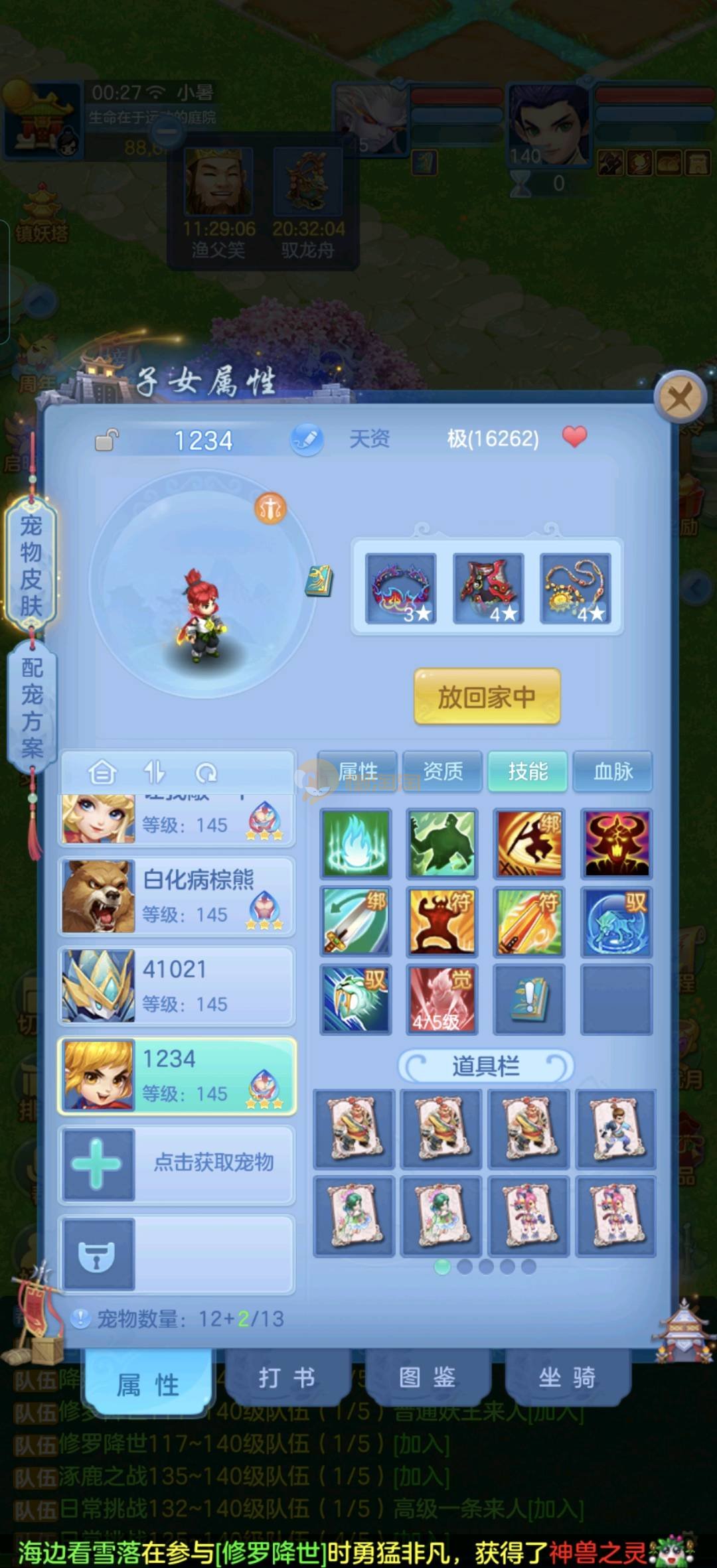Select the 白化病棕熊 pet row
The height and width of the screenshot is (1568, 717).
[x=177, y=896]
